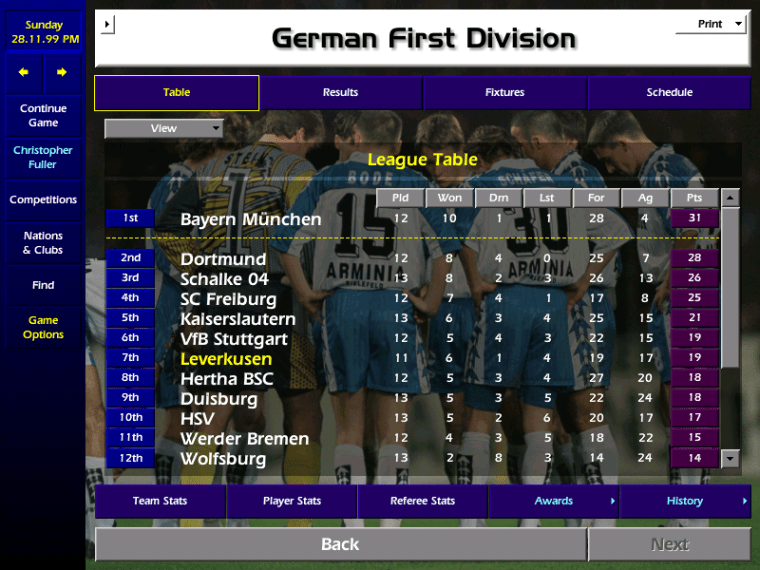Open Team Stats
The width and height of the screenshot is (760, 570).
click(160, 501)
